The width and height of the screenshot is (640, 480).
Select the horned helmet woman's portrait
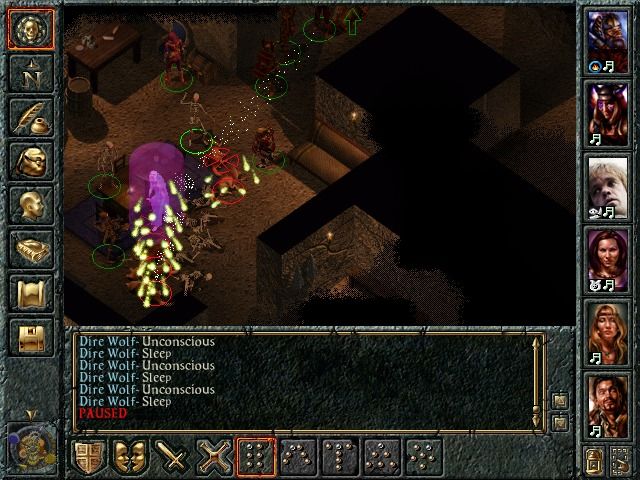pos(608,112)
